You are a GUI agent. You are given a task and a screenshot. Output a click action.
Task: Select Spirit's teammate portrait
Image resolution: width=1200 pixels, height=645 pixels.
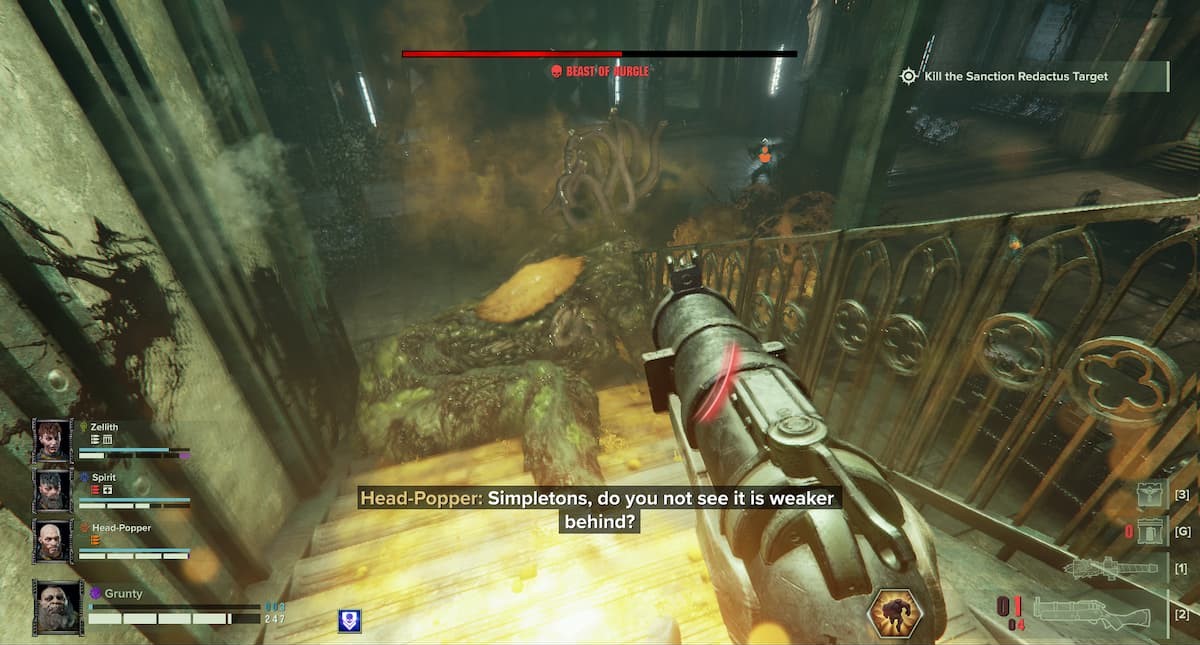pos(52,491)
